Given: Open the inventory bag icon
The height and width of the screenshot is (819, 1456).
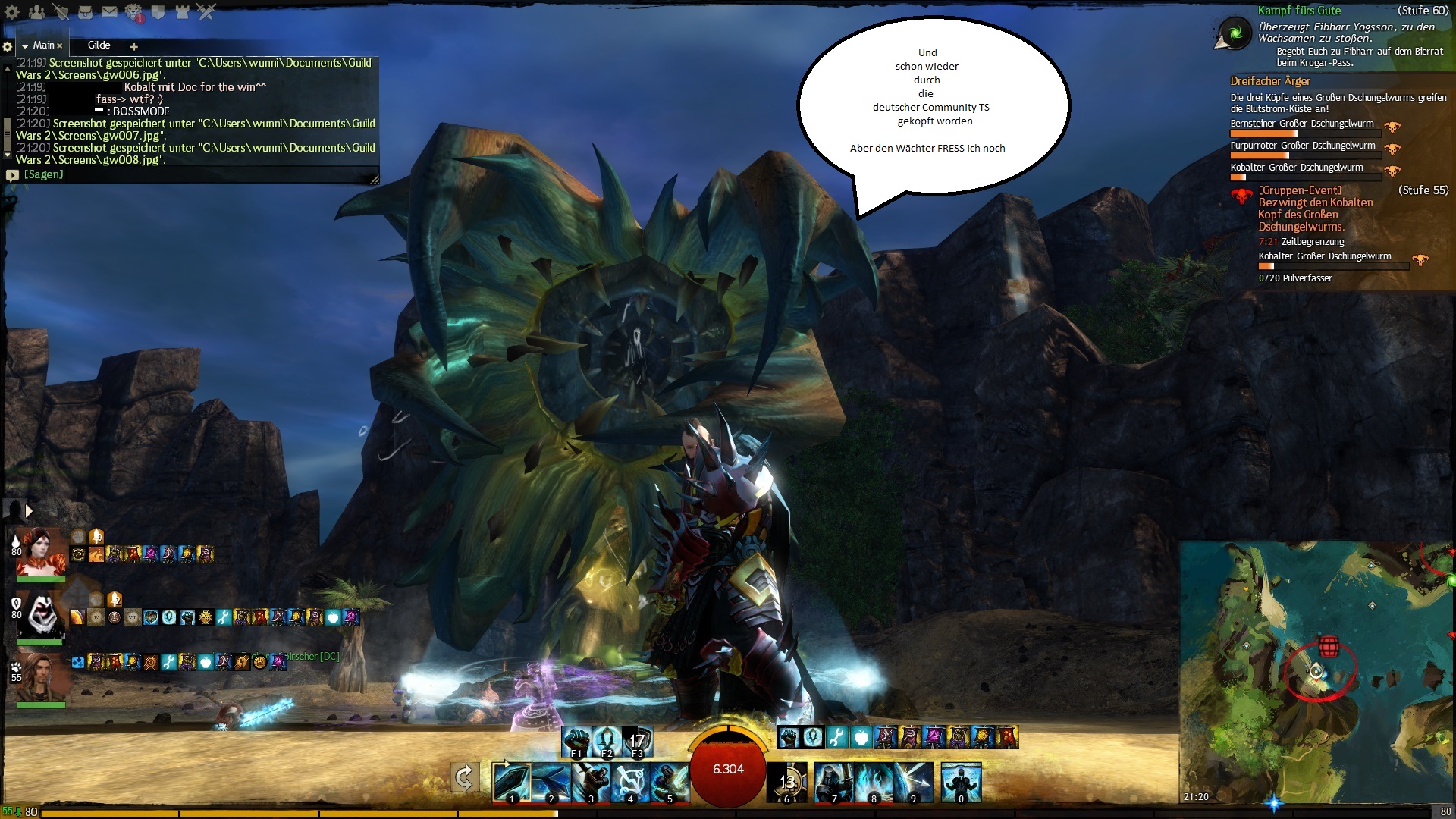Looking at the screenshot, I should (86, 12).
